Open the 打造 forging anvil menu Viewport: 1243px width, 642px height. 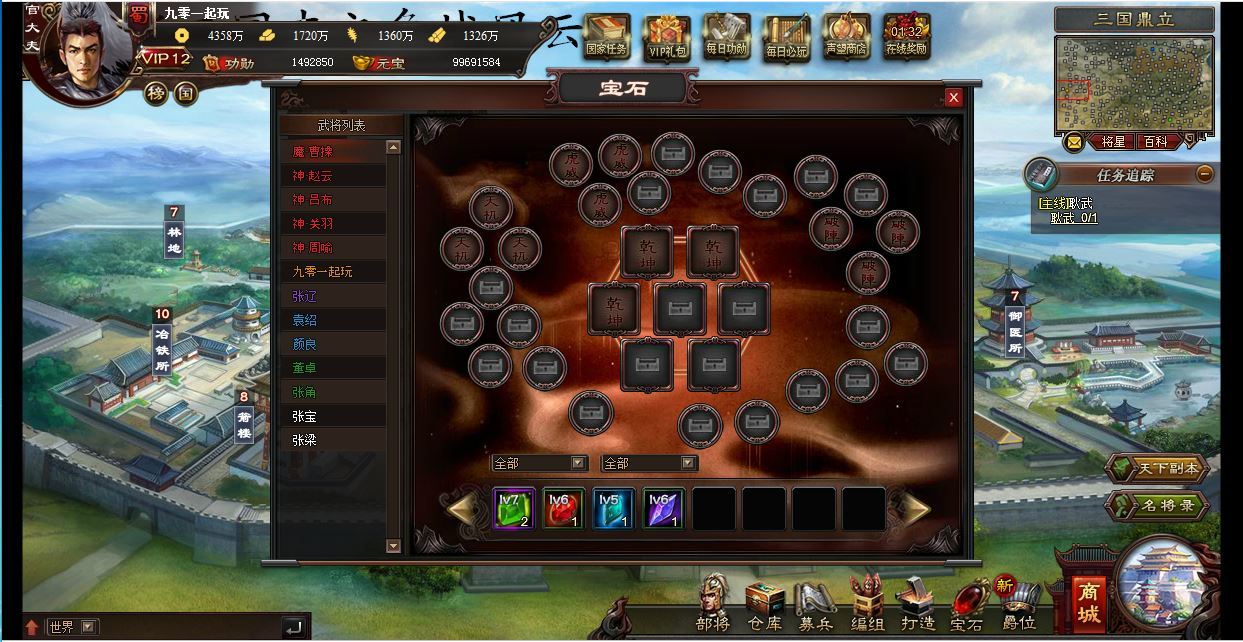tap(917, 606)
